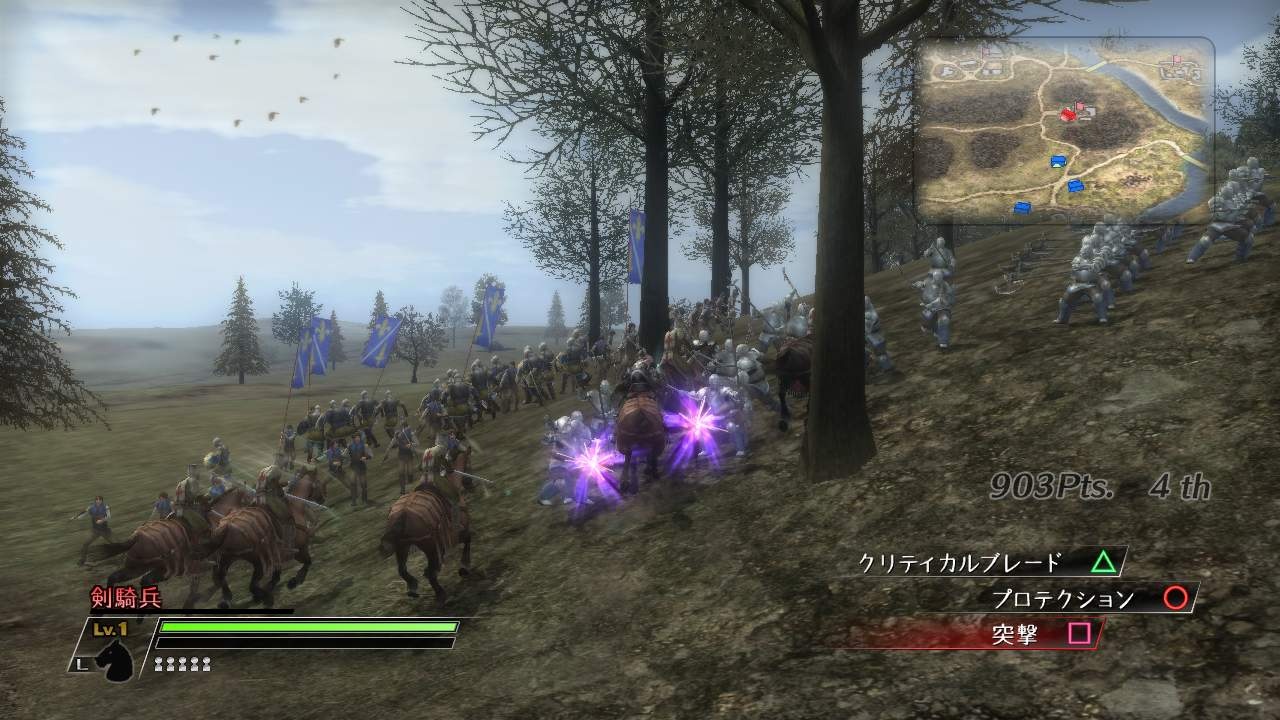Screen dimensions: 1280x720
Task: Click the green triangle button for クリティカルブレード
Action: coord(1103,562)
